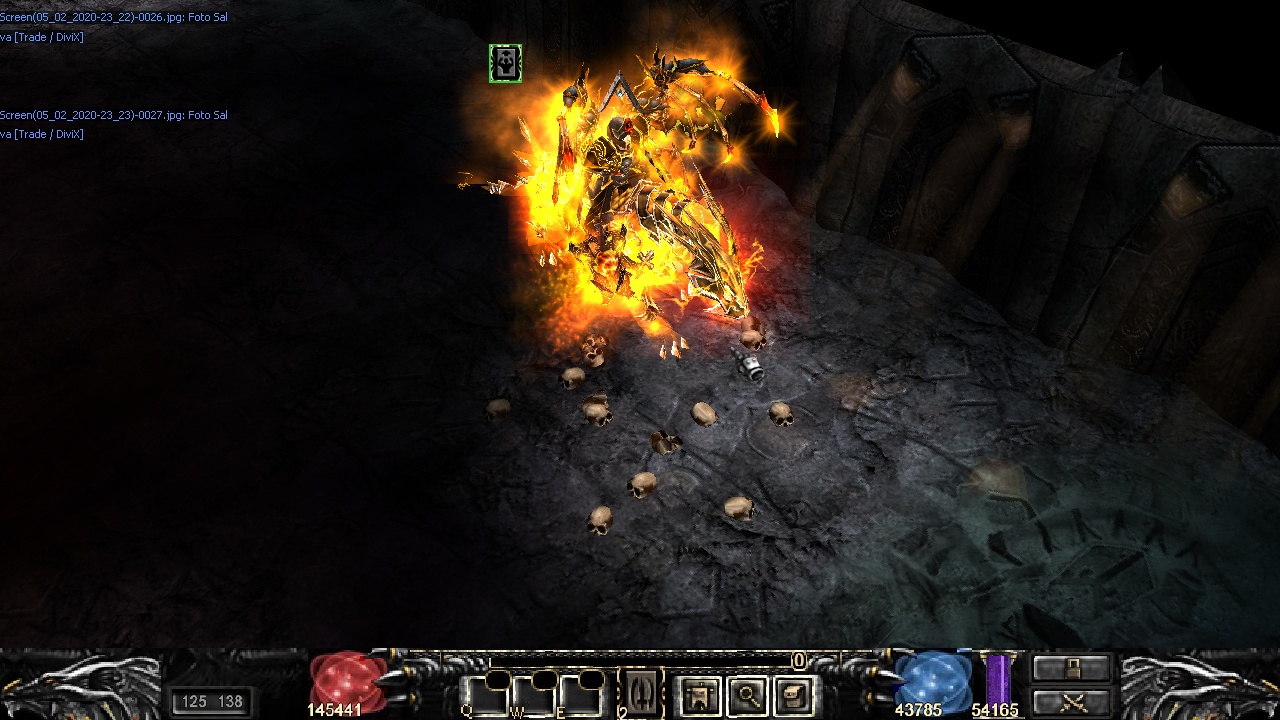Click the Screen 0026.jpg chat message
The height and width of the screenshot is (720, 1280).
point(113,18)
